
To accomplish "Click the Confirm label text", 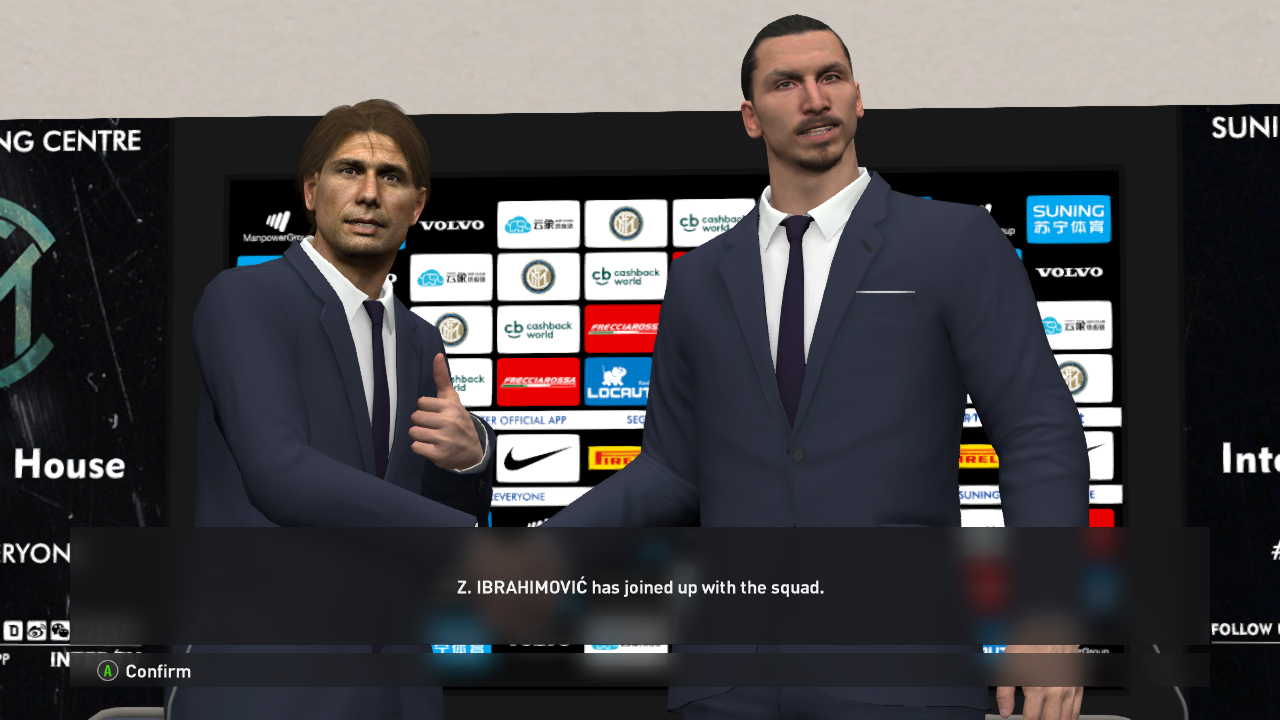I will 156,671.
